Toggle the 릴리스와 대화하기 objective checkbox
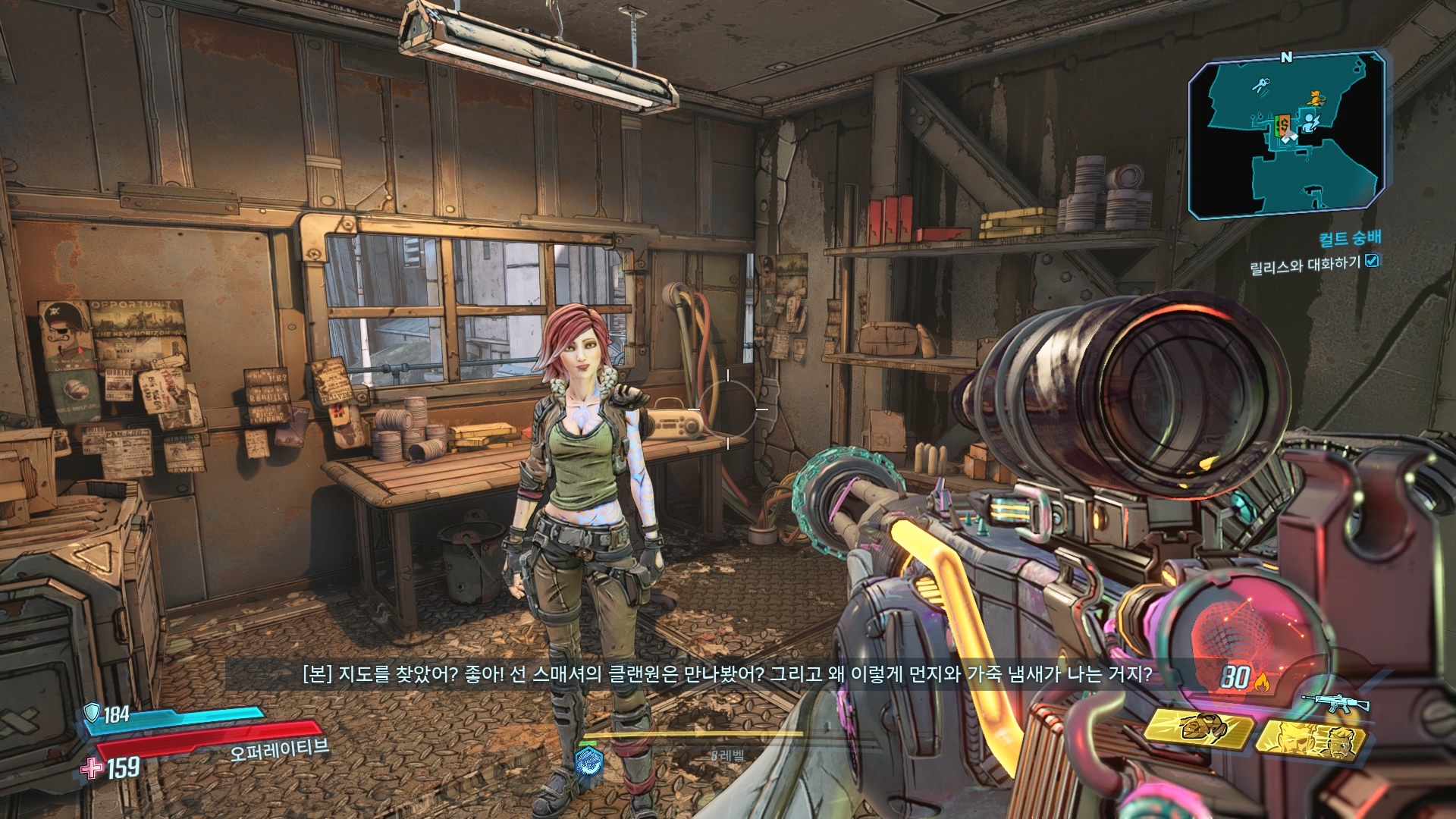 [x=1372, y=261]
